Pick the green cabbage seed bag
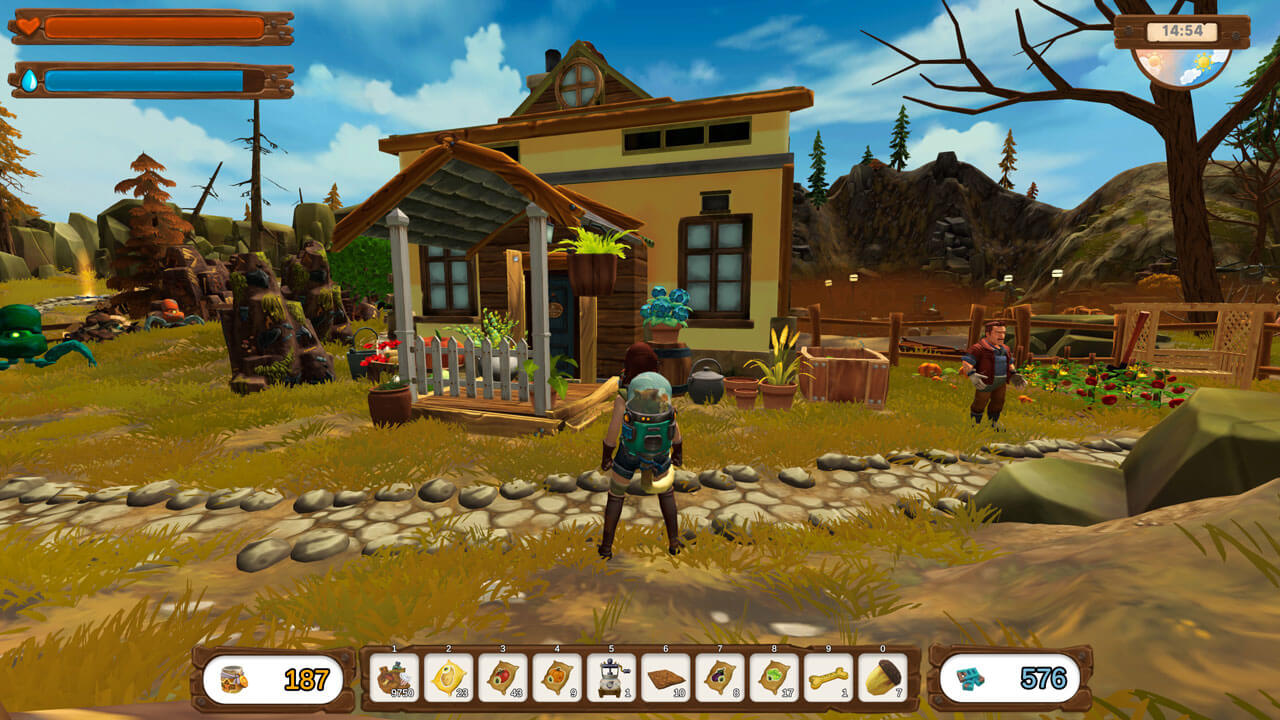1280x720 pixels. coord(774,678)
